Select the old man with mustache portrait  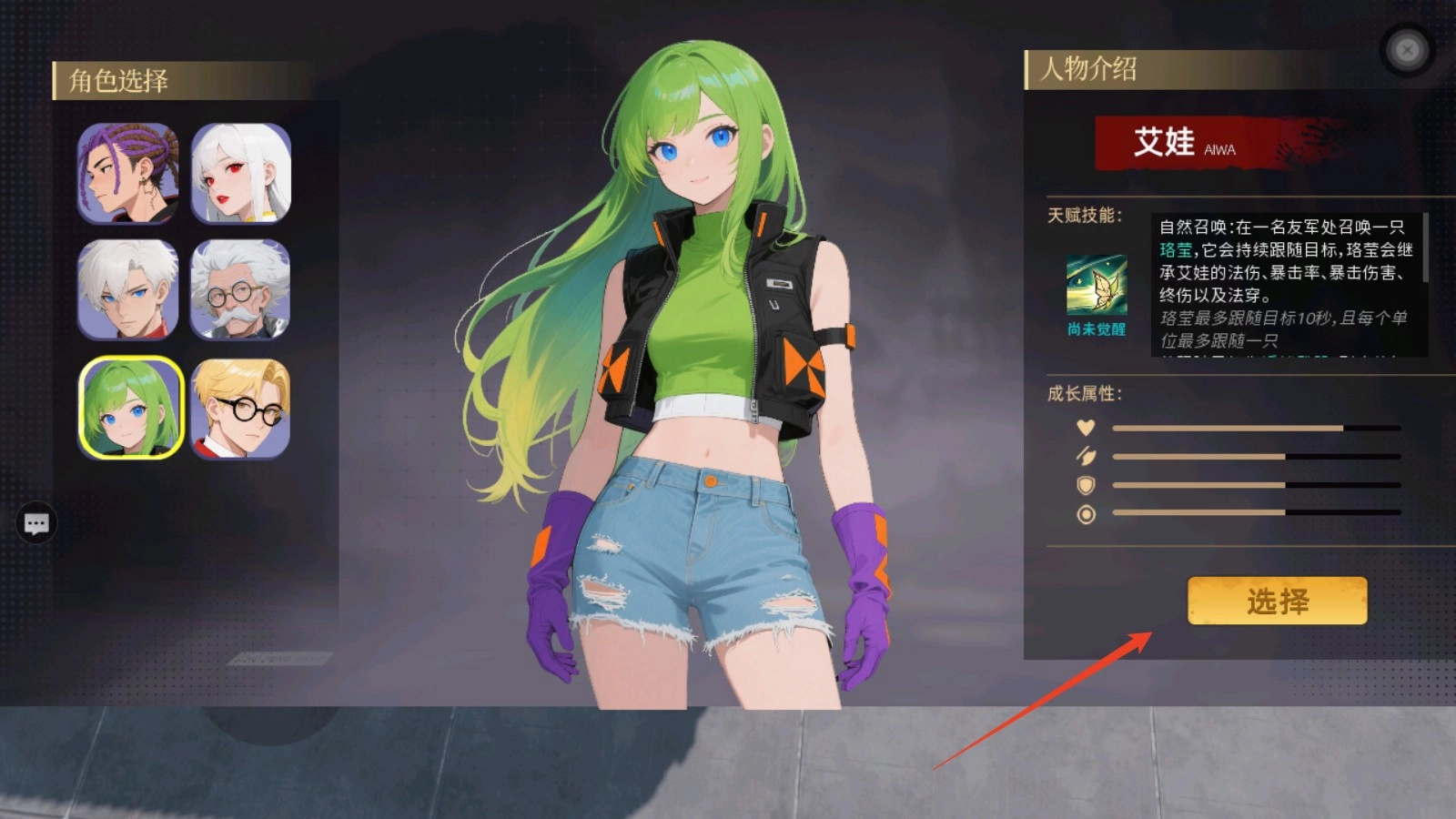pos(241,289)
